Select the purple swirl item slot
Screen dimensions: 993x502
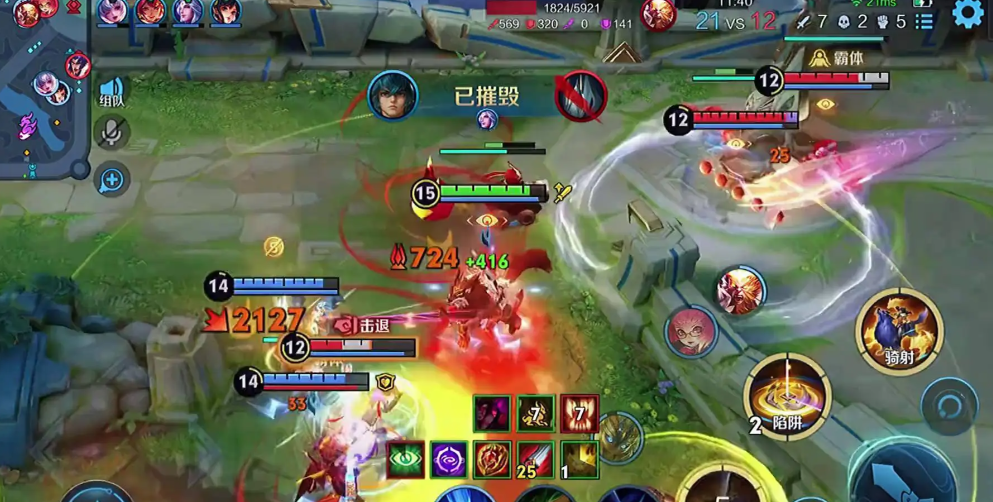click(449, 459)
